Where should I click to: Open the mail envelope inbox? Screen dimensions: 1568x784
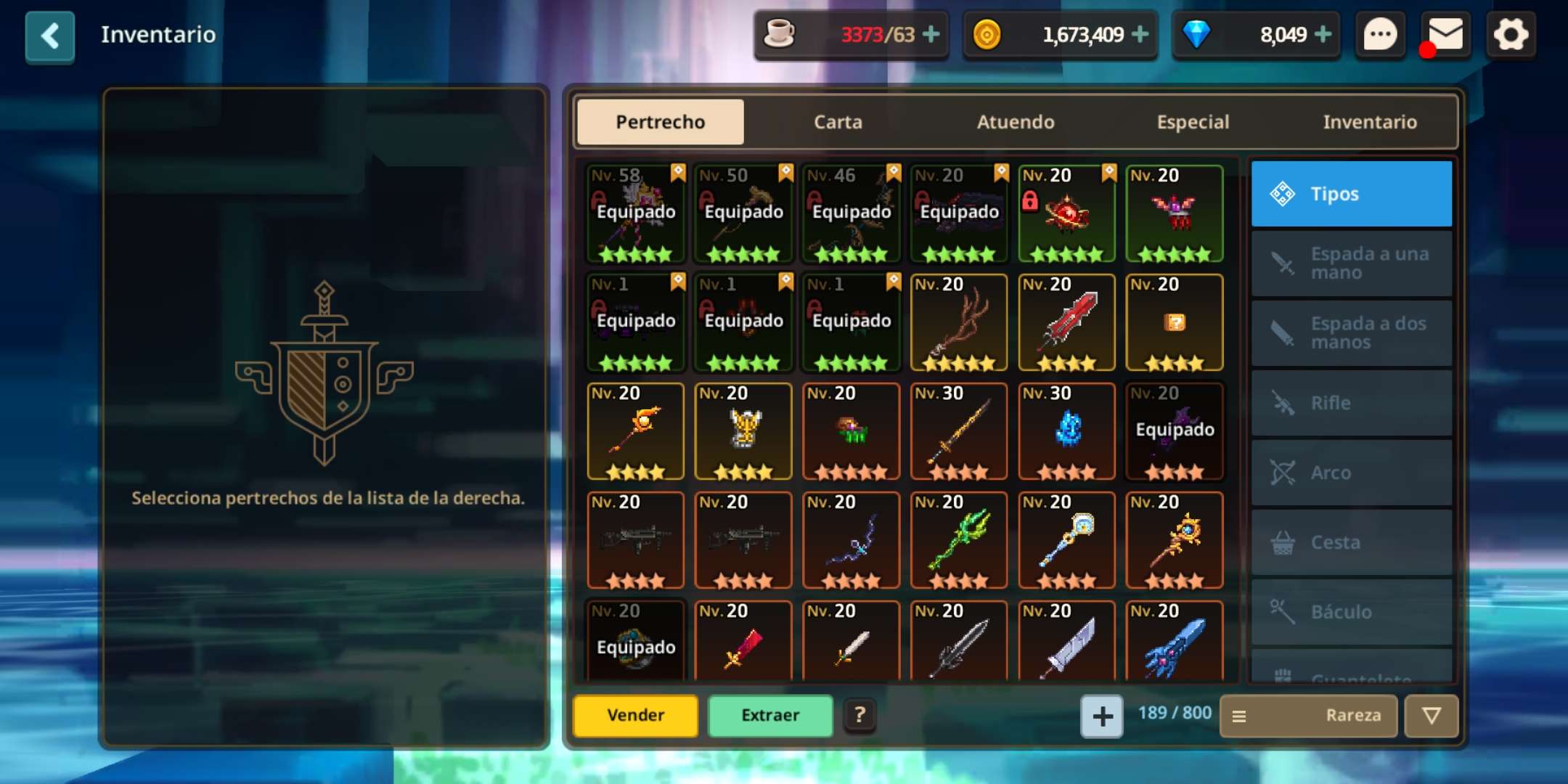(x=1445, y=35)
